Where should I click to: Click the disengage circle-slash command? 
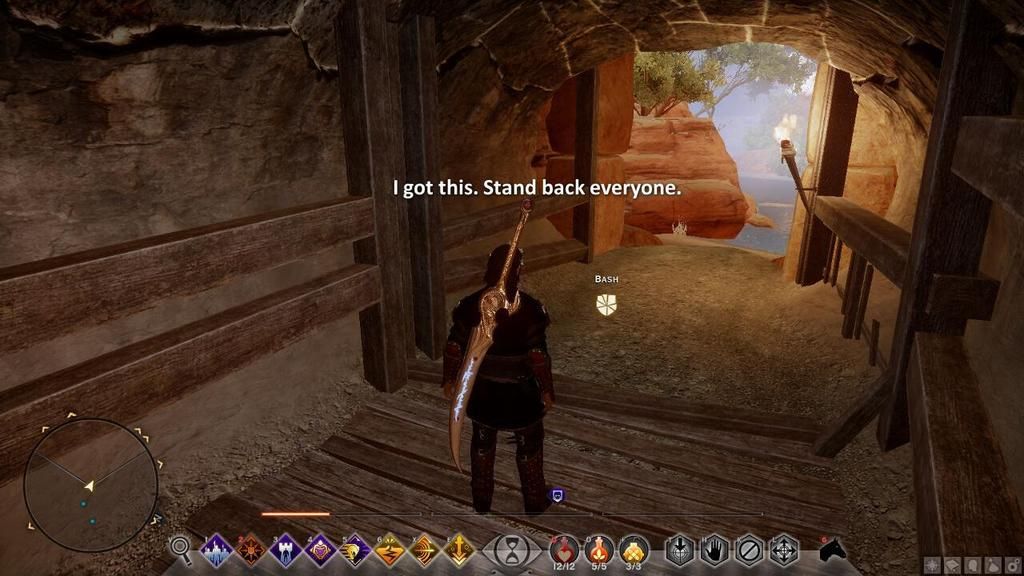click(749, 550)
